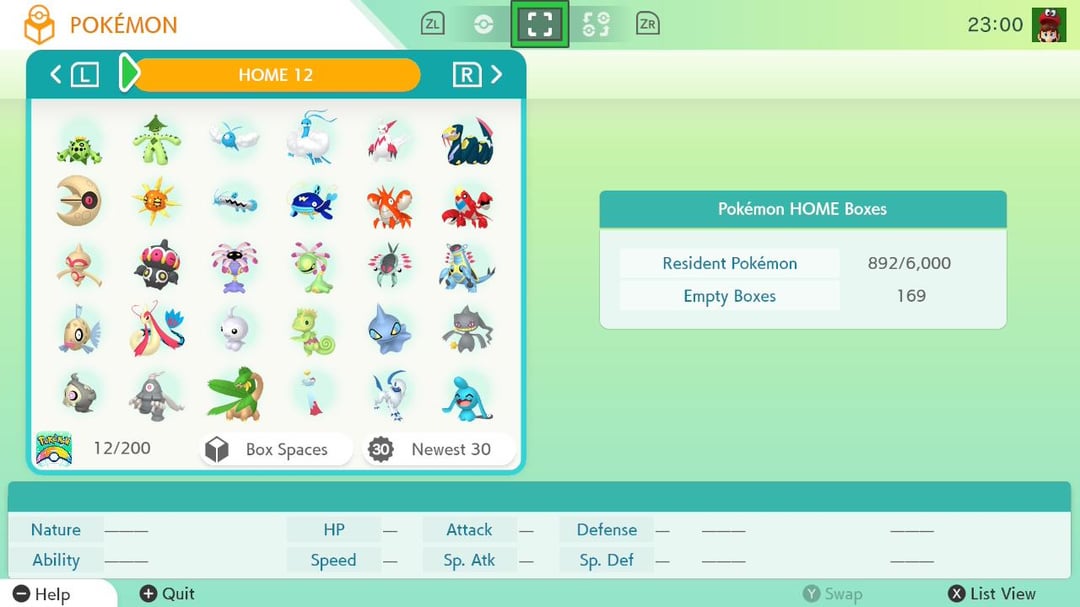Go to the next box with right arrow
Image resolution: width=1080 pixels, height=607 pixels.
[x=496, y=74]
